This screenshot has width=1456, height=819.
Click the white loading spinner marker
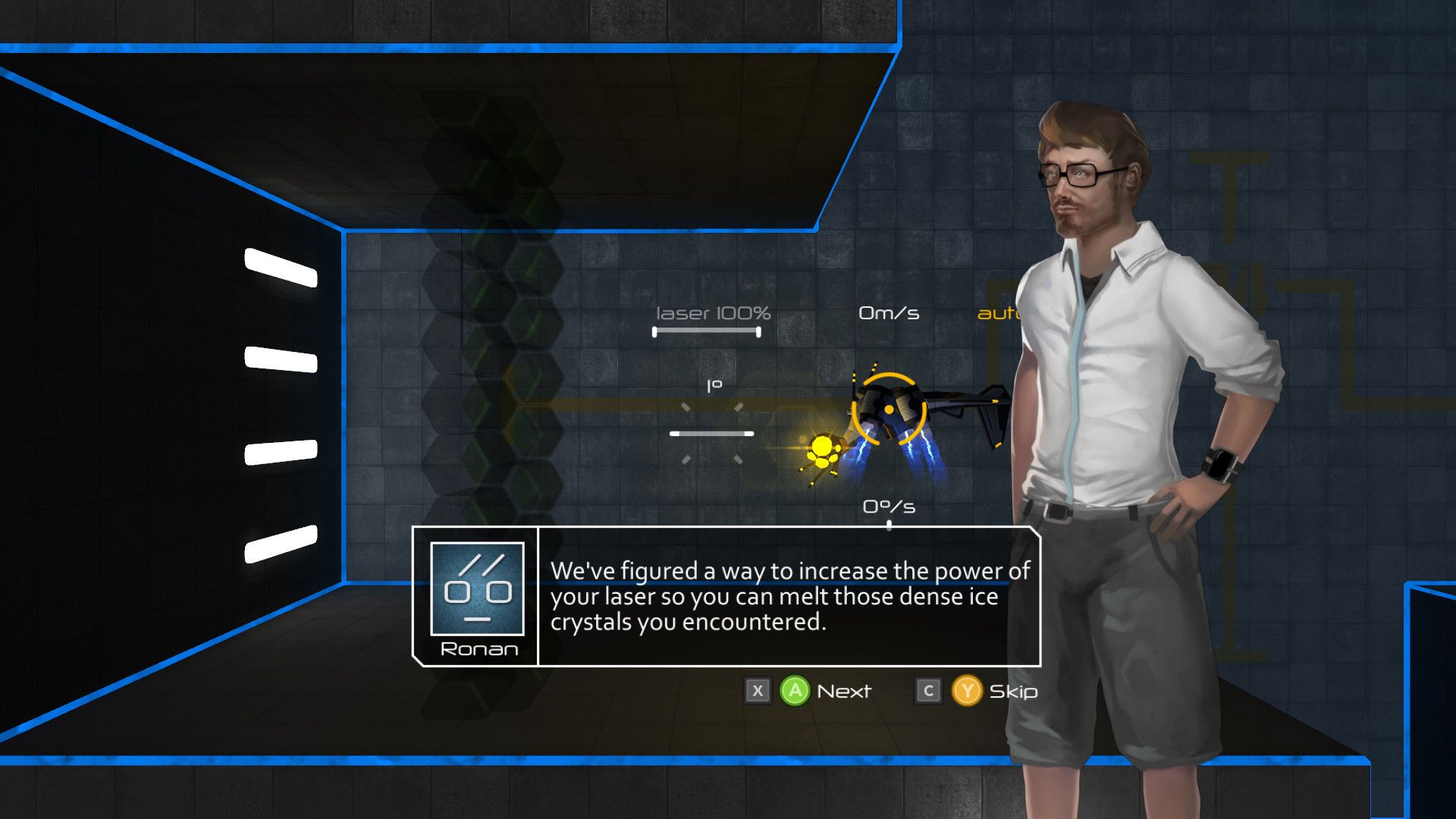[x=711, y=434]
